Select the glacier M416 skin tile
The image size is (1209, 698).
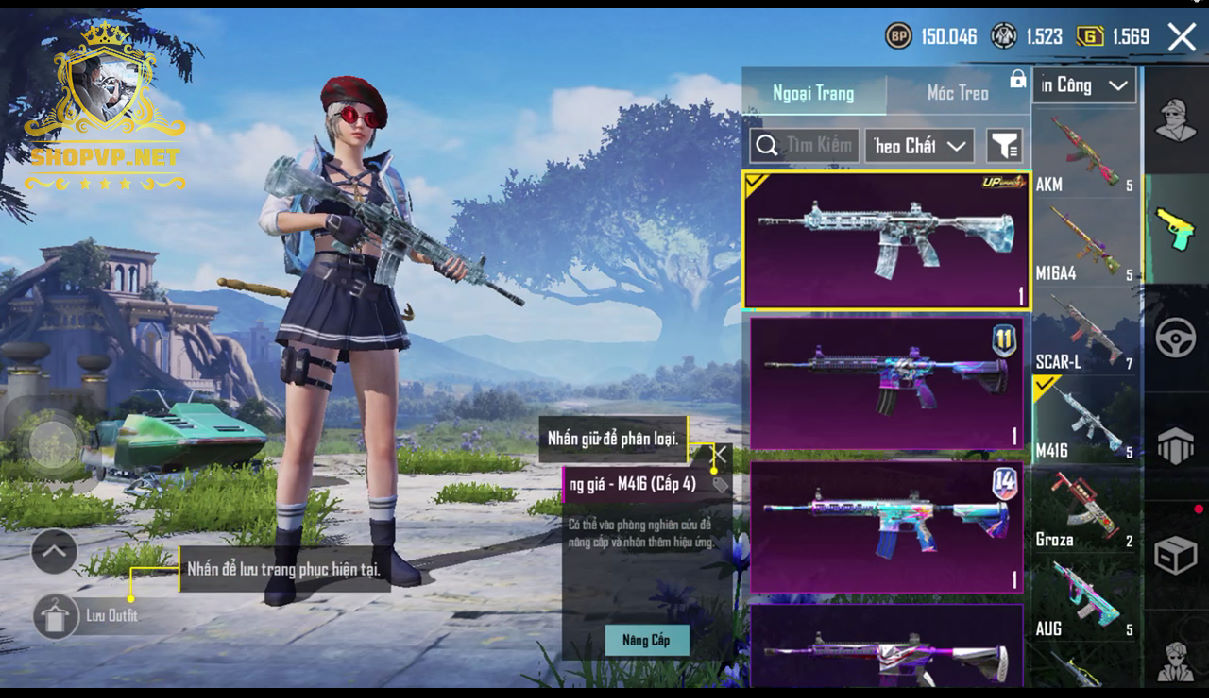coord(885,240)
